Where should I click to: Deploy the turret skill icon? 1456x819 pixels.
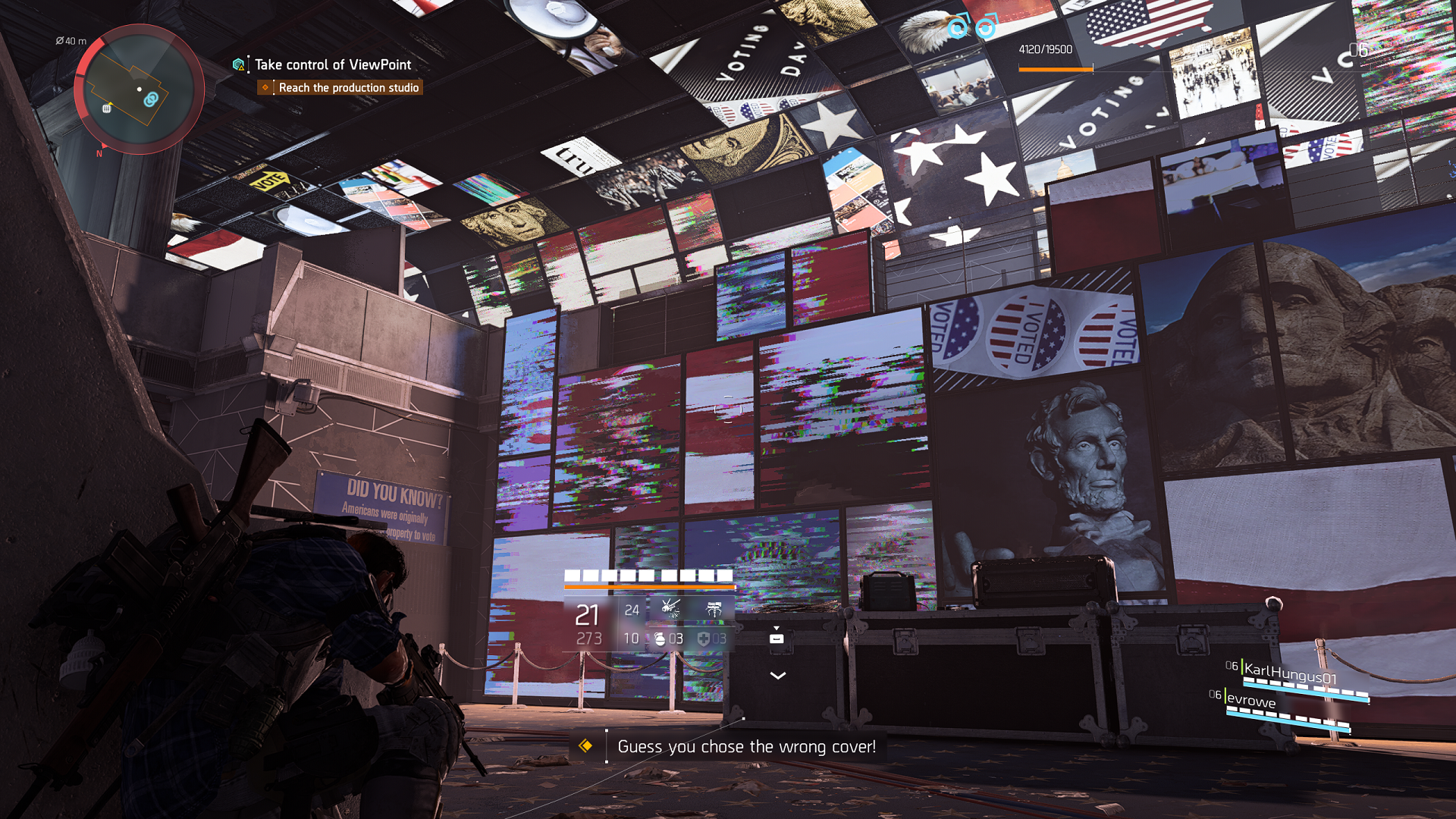coord(714,608)
